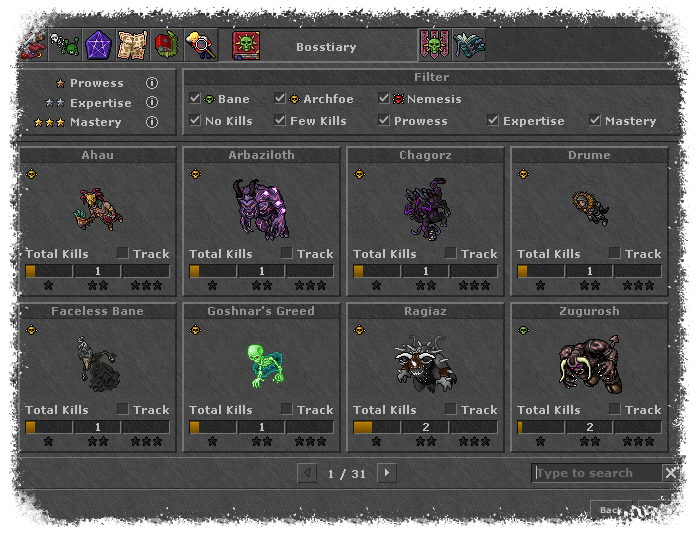Viewport: 696px width, 535px height.
Task: Toggle the Mastery filter checkbox
Action: coord(595,121)
